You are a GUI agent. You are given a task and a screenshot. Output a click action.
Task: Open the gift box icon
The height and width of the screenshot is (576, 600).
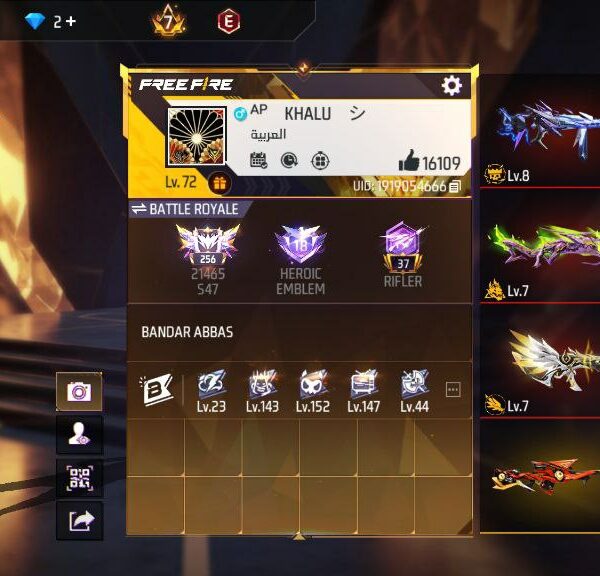(220, 183)
